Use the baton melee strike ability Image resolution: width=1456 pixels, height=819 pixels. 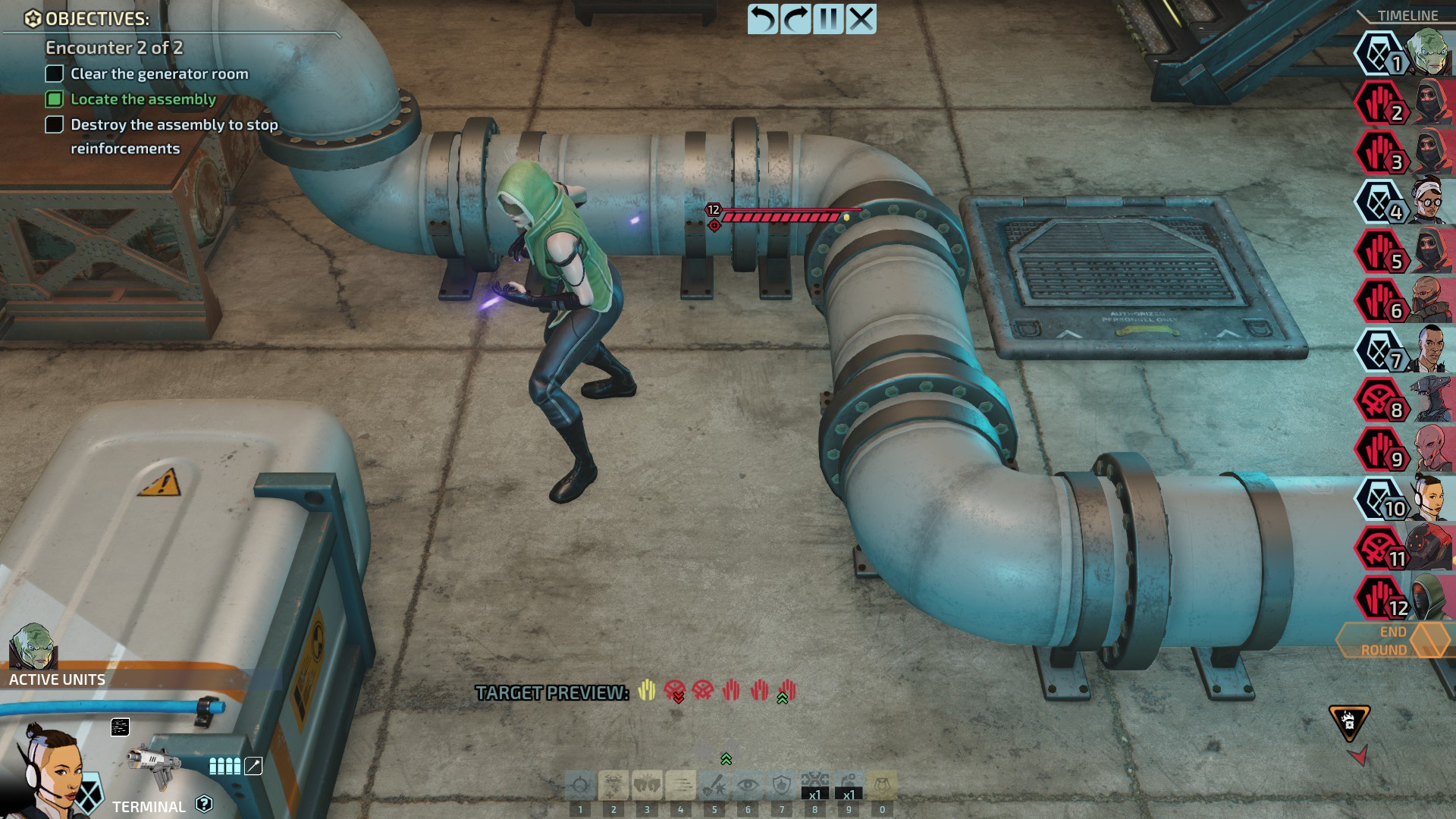[714, 786]
